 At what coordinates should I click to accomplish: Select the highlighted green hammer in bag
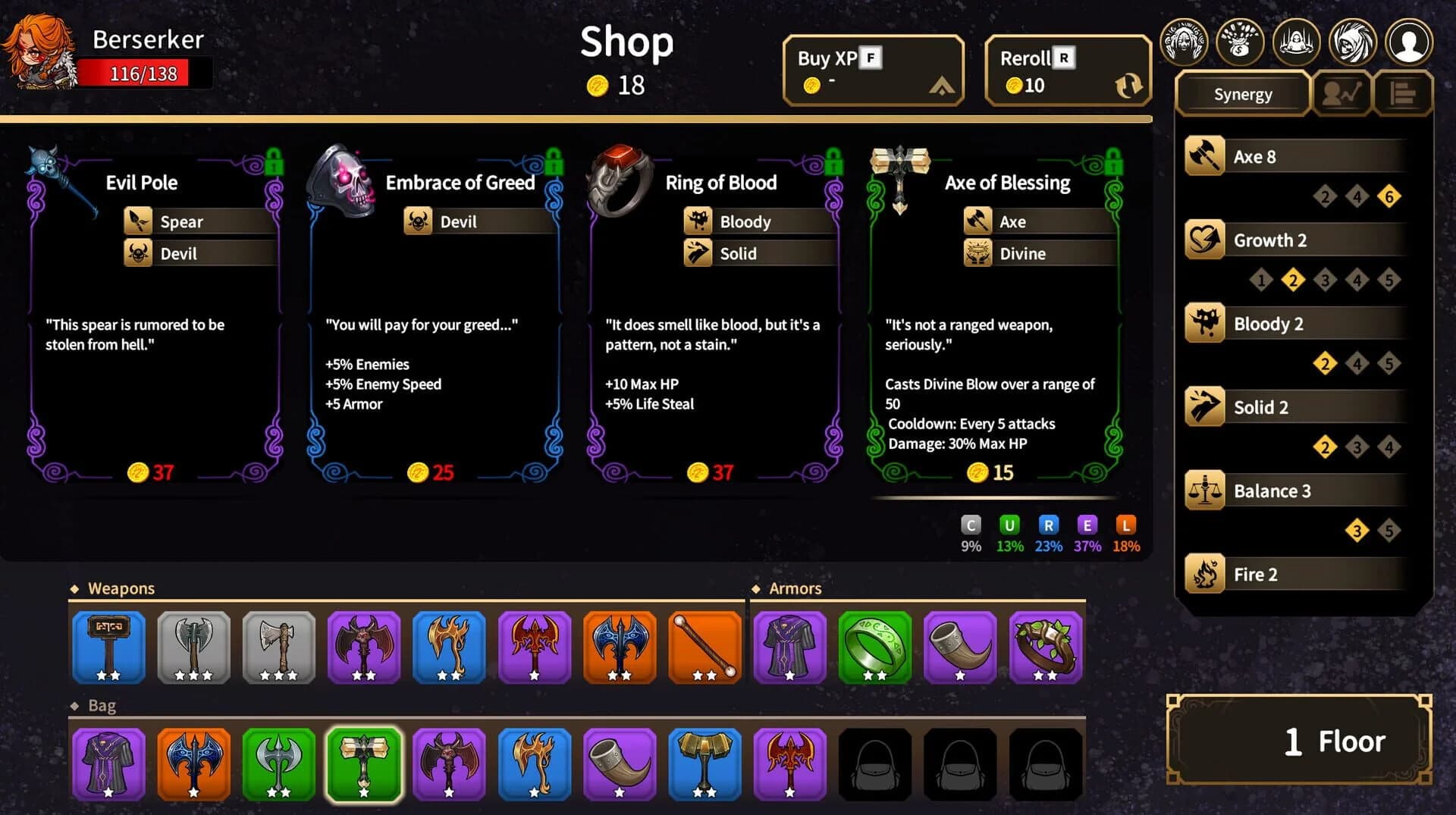click(x=364, y=763)
